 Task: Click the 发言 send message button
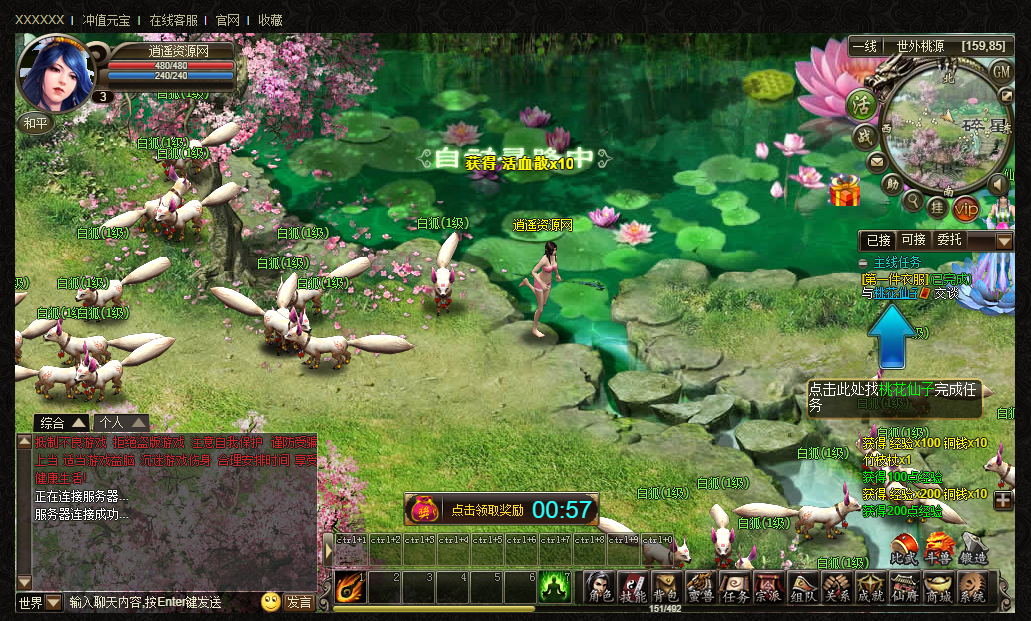click(299, 602)
